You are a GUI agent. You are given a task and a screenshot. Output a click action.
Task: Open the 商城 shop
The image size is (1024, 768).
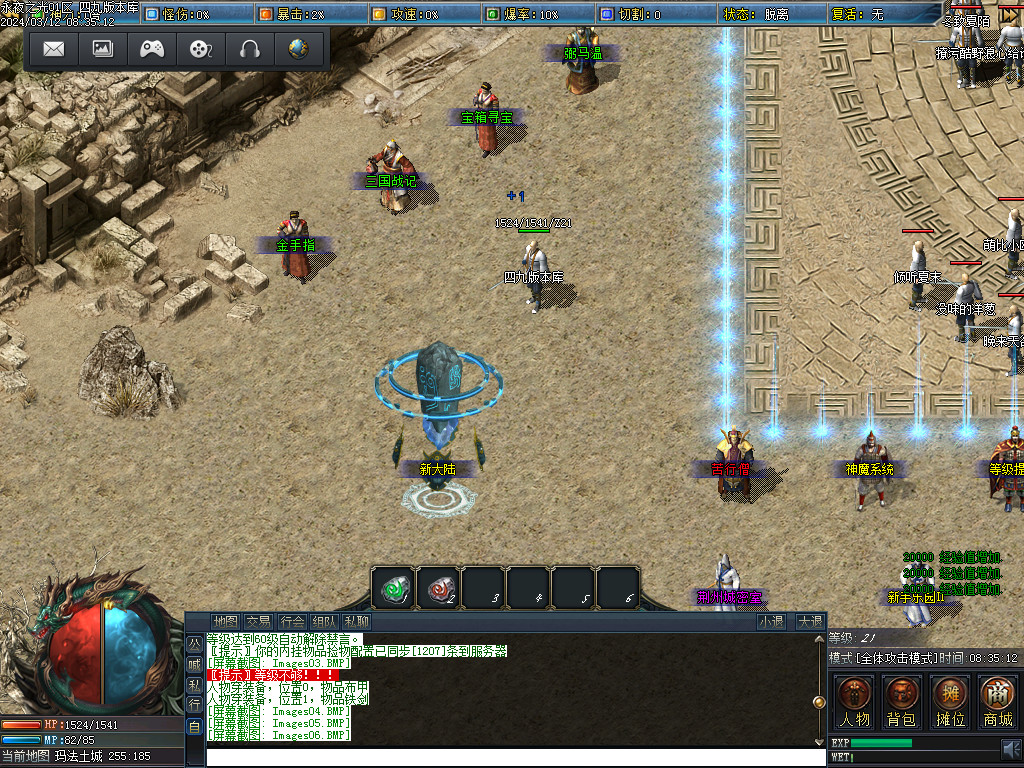[997, 700]
